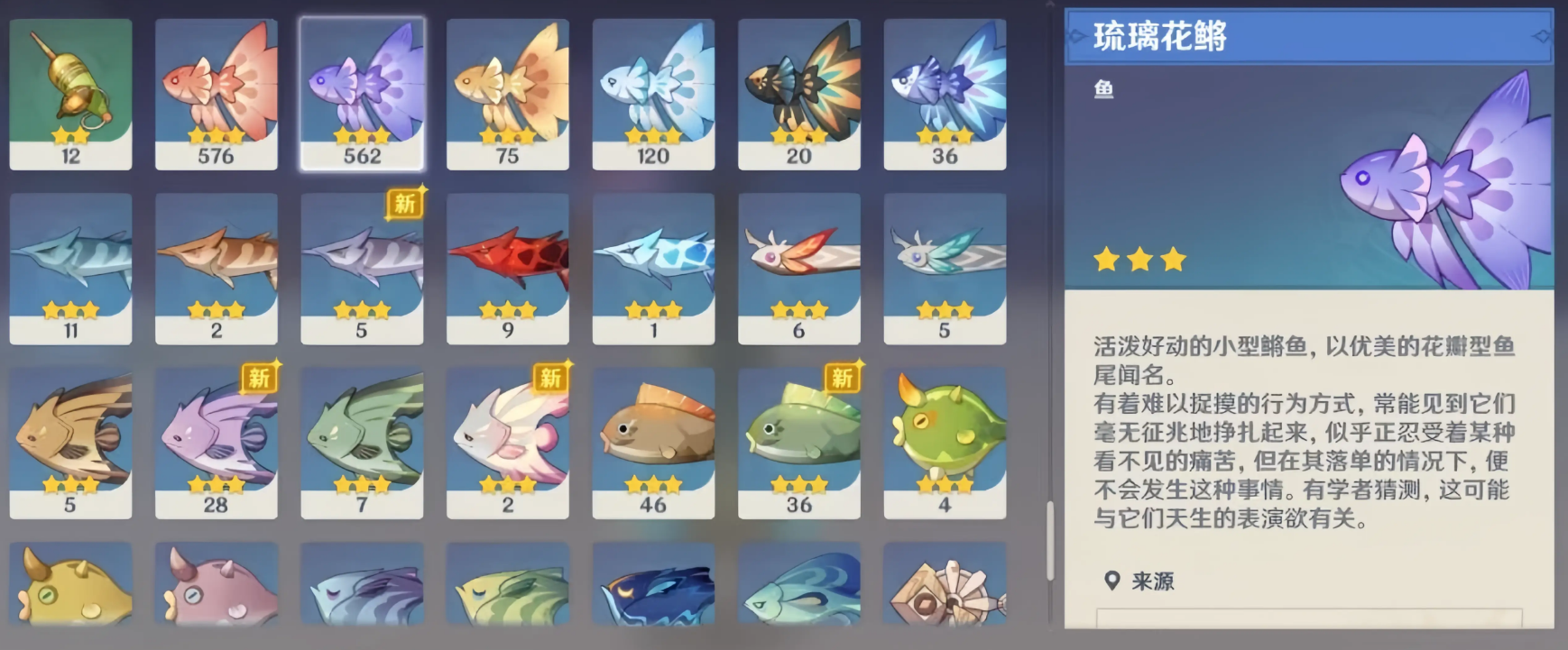
Task: Pick the green pufferfish with count 4
Action: (x=945, y=443)
